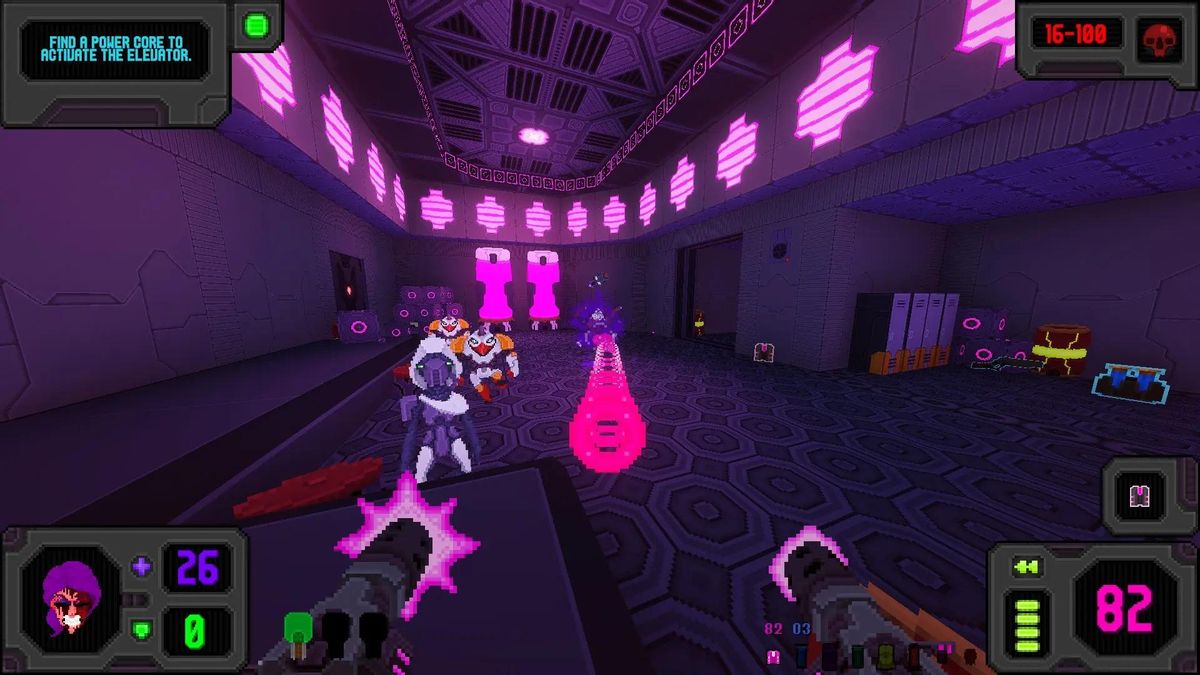Click the green armor shield icon
1200x675 pixels.
coord(141,629)
